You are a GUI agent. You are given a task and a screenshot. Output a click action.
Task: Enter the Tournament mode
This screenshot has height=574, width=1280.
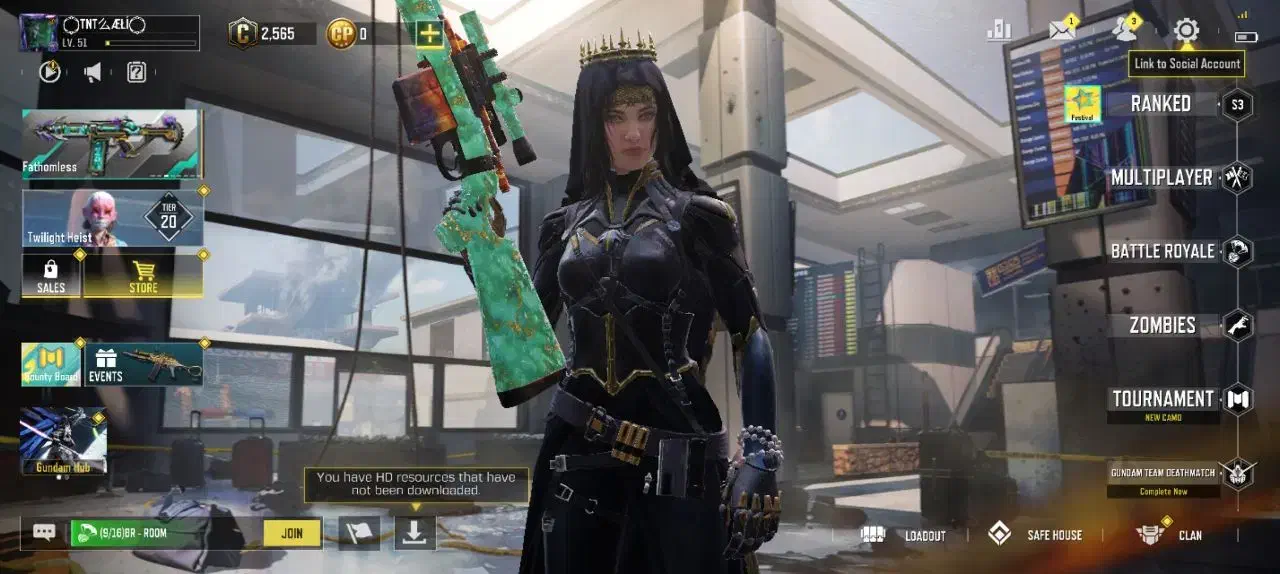pos(1163,399)
